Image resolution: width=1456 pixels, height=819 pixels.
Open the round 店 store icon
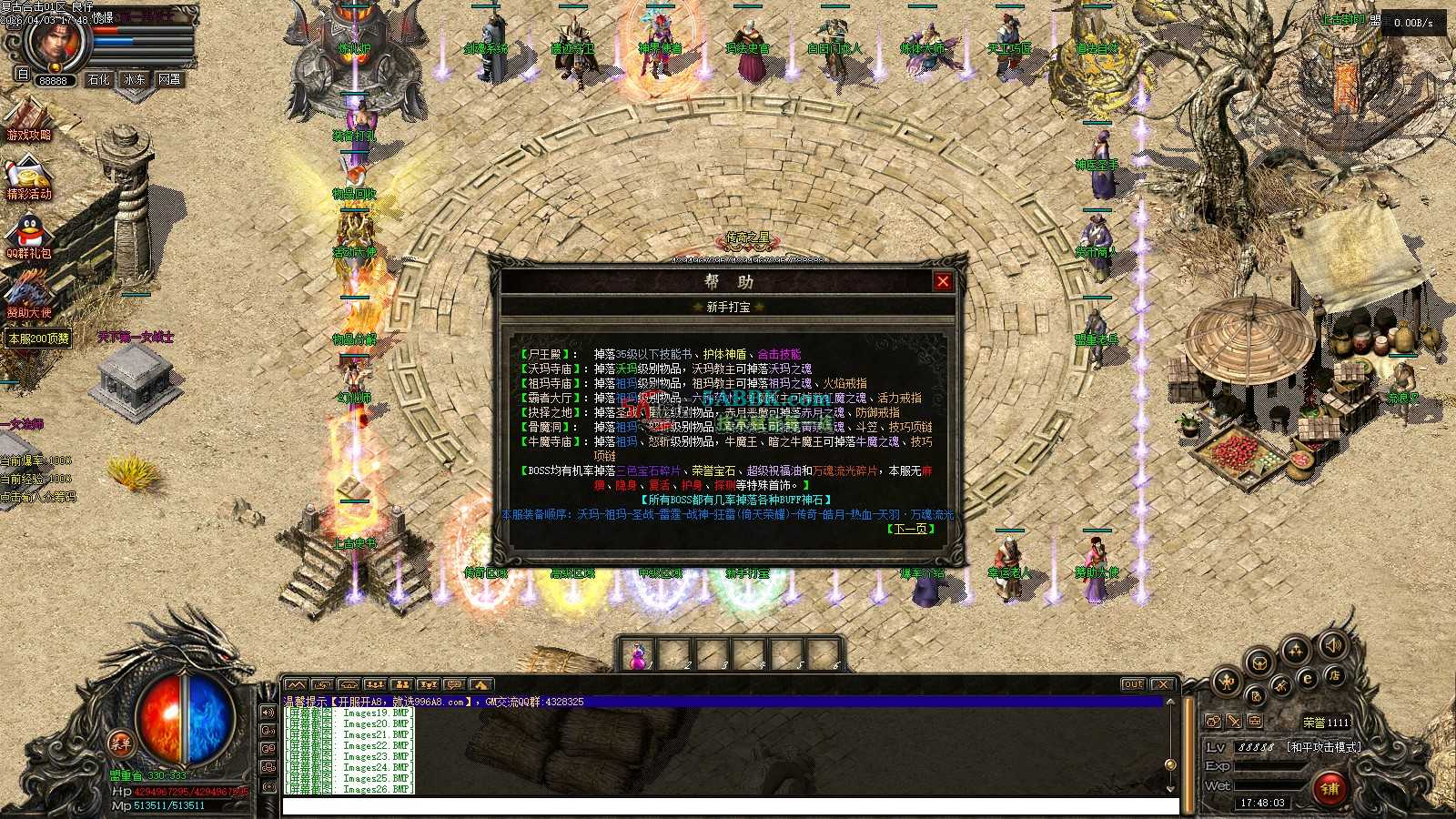tap(1334, 675)
